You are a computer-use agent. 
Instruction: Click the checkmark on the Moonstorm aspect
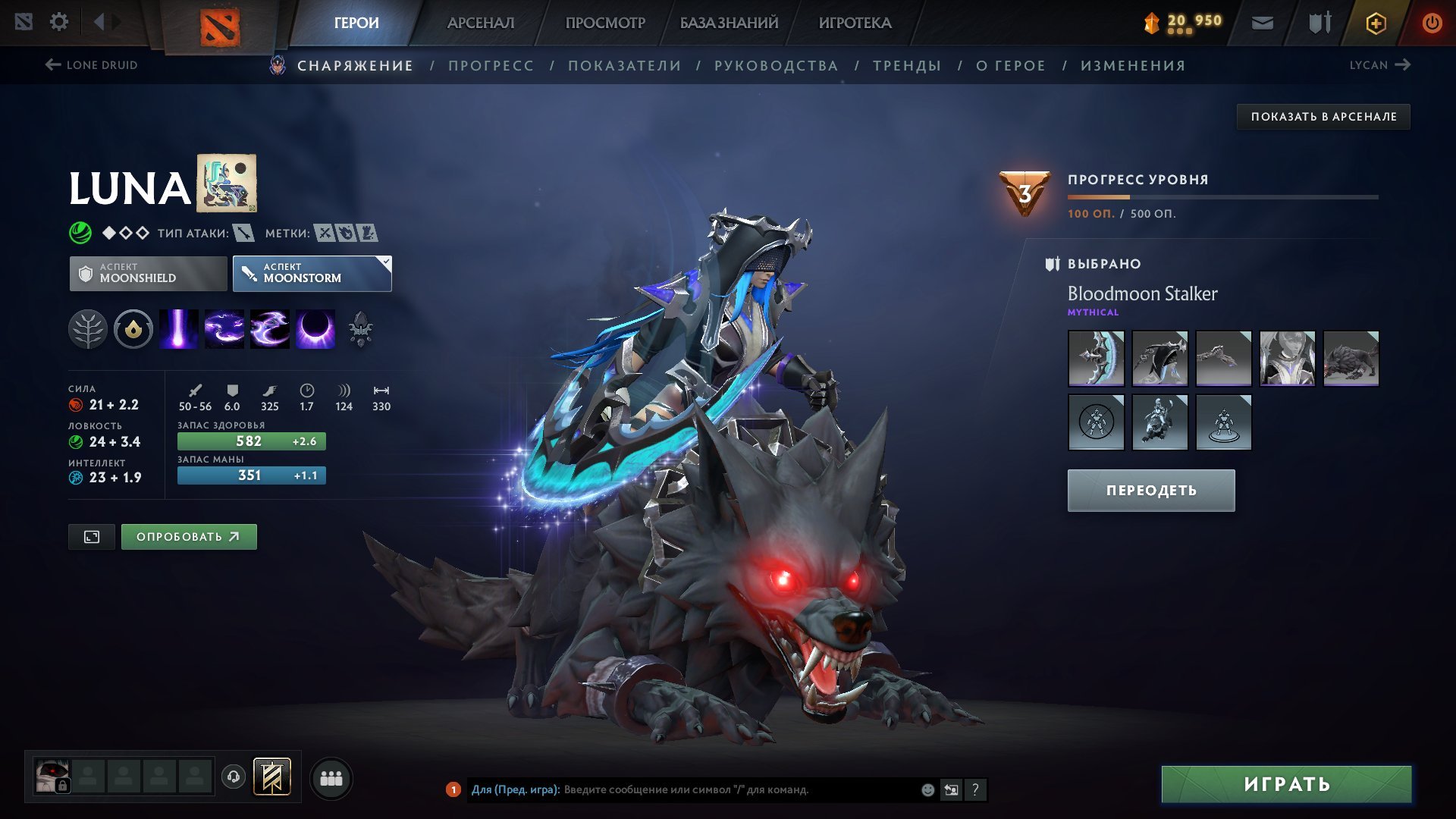[x=385, y=261]
